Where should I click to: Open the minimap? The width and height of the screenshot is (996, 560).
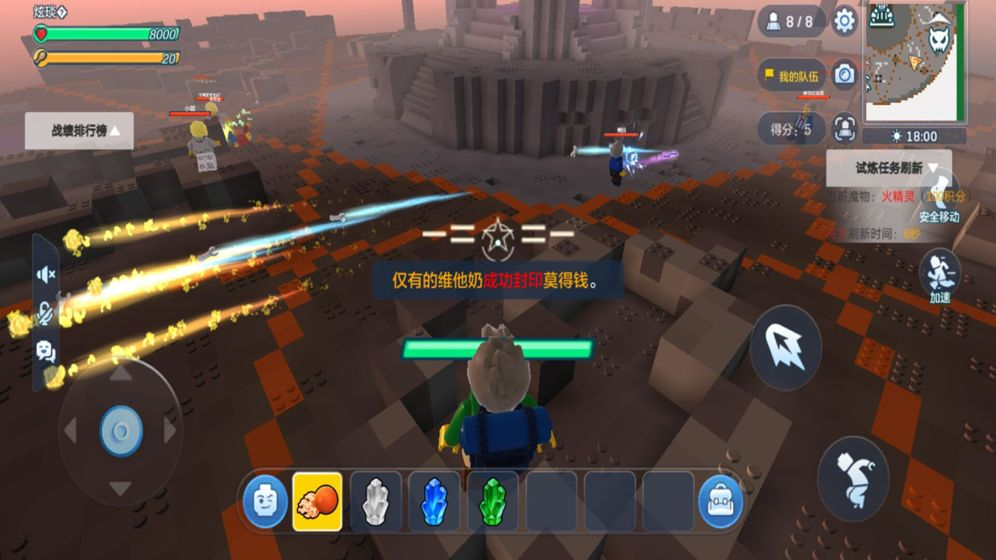915,60
